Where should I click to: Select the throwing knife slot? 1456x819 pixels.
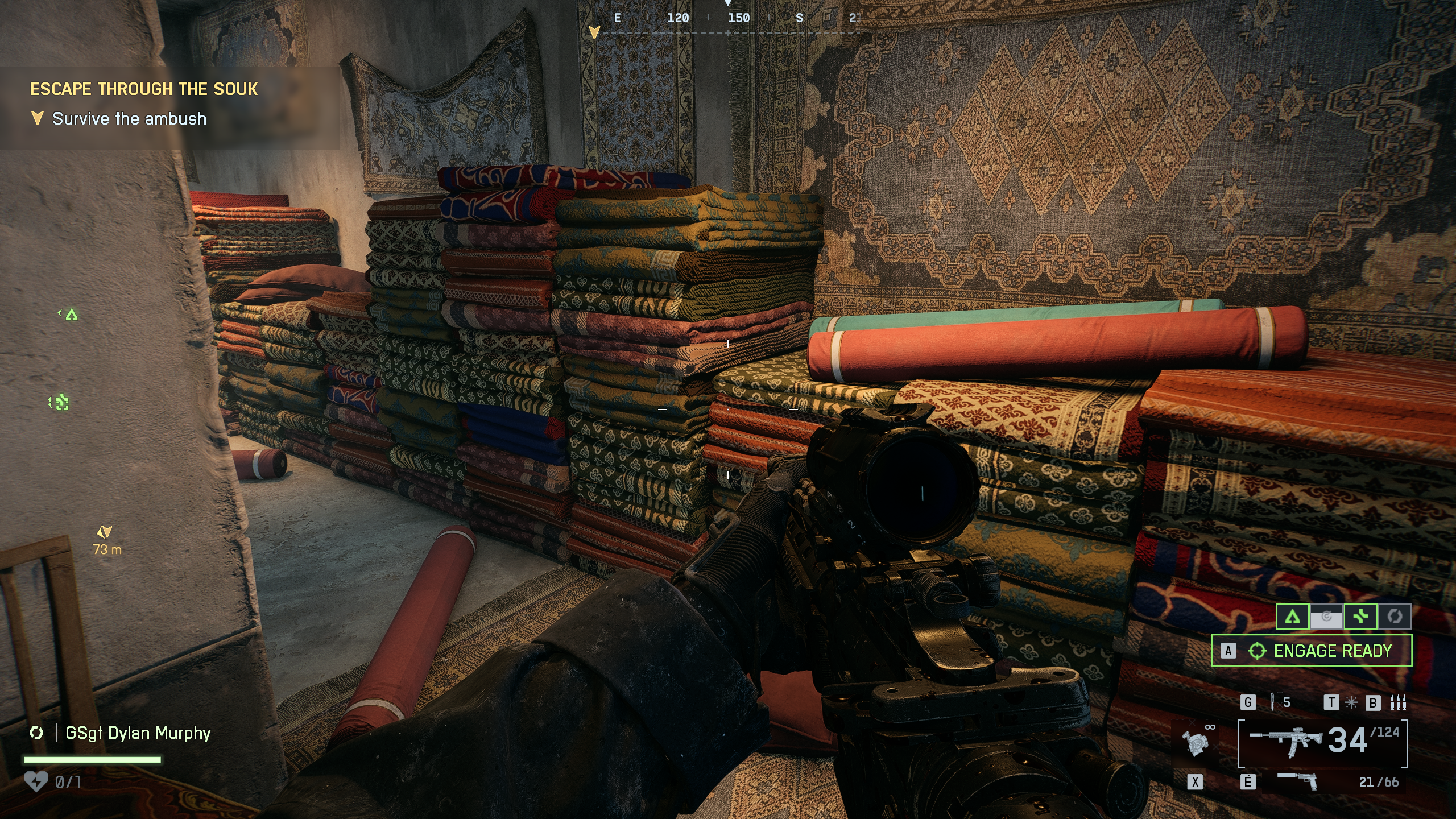coord(1272,702)
